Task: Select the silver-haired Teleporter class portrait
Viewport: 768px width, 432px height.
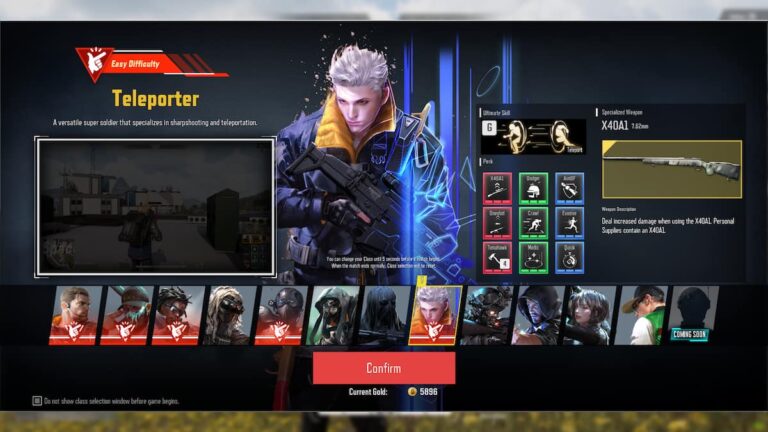Action: click(434, 315)
